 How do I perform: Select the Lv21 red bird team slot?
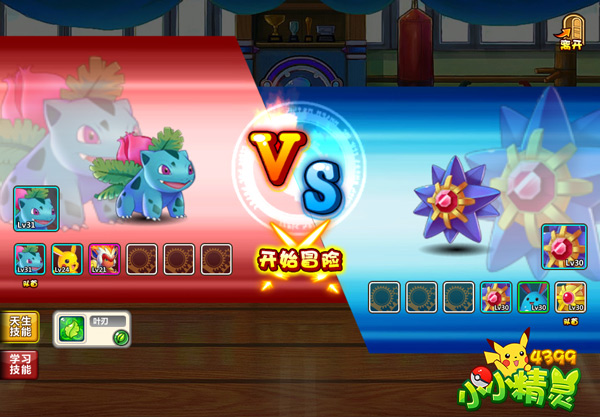coord(104,260)
